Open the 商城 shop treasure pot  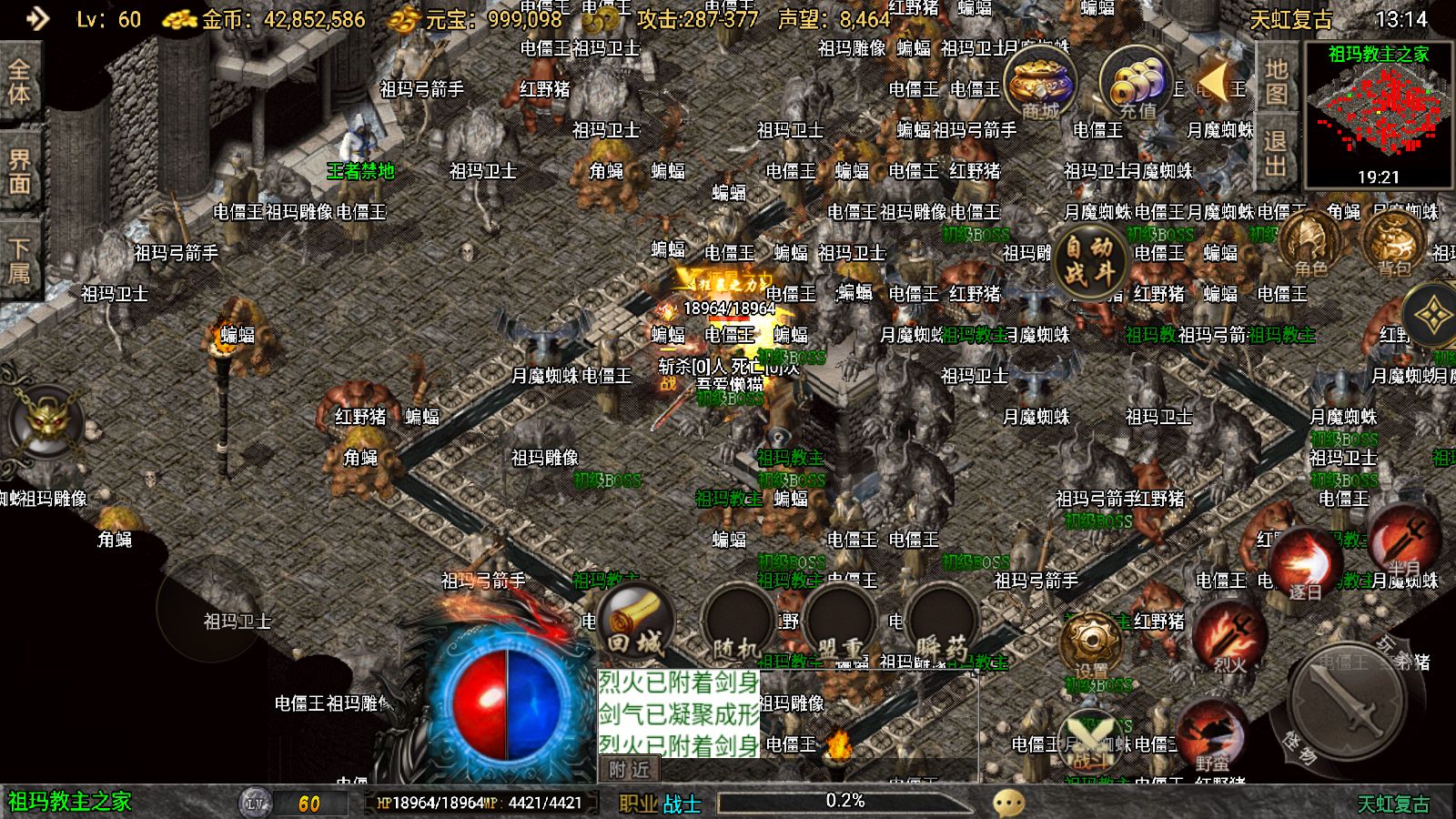coord(1040,84)
